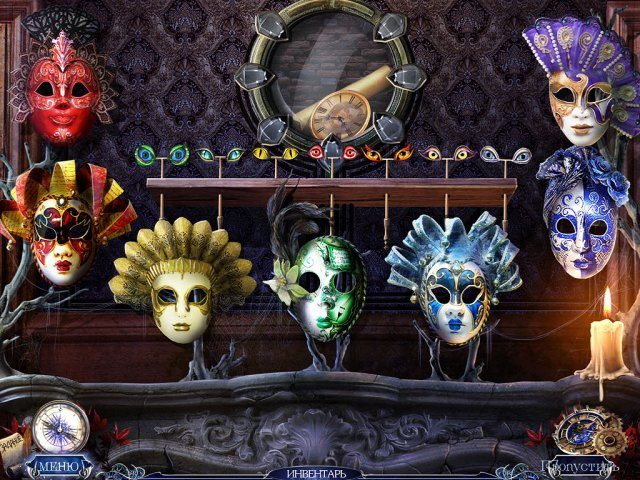Open the compass map icon

[x=60, y=426]
